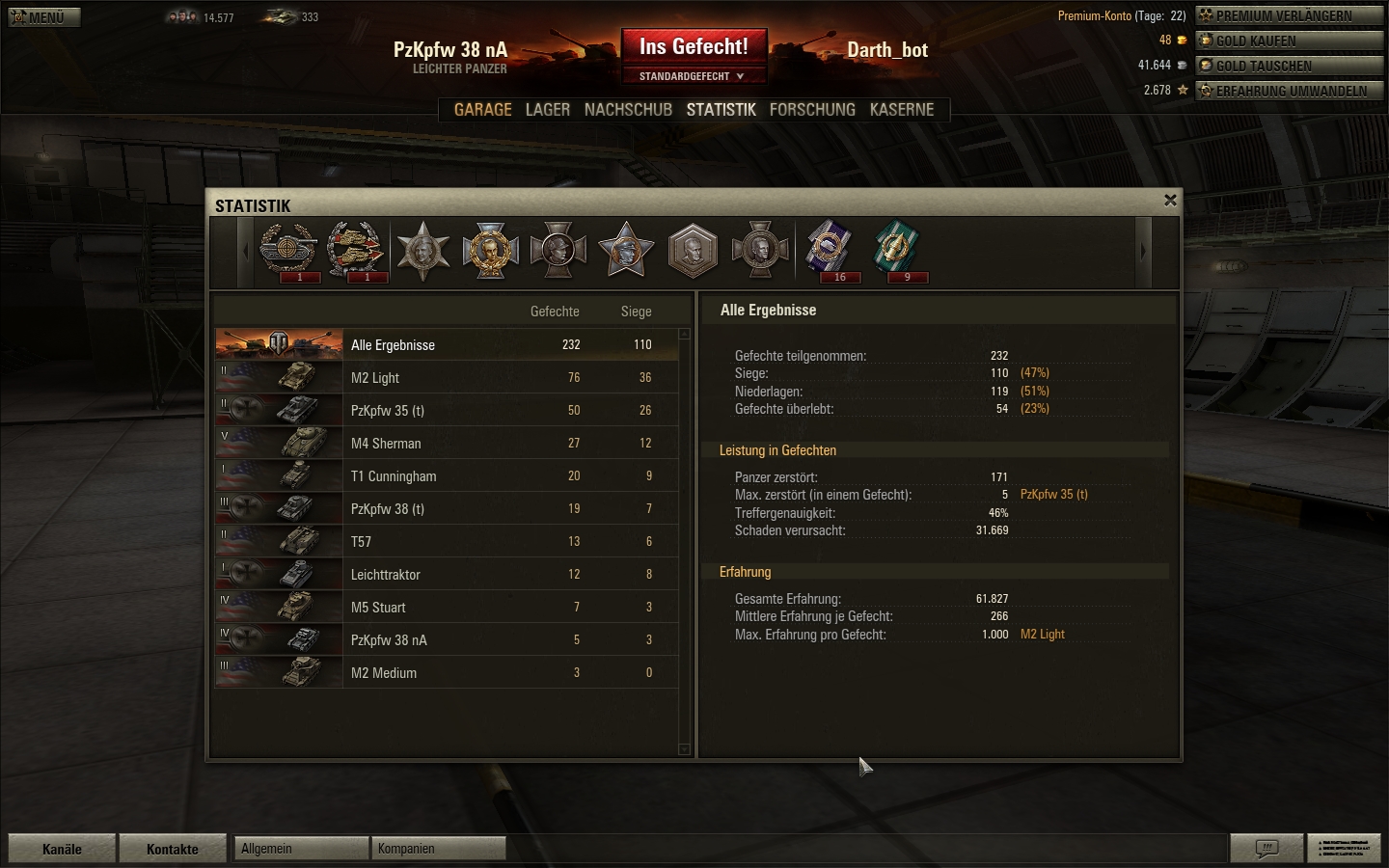Select the Leichttraktor row
The height and width of the screenshot is (868, 1389).
coord(446,575)
